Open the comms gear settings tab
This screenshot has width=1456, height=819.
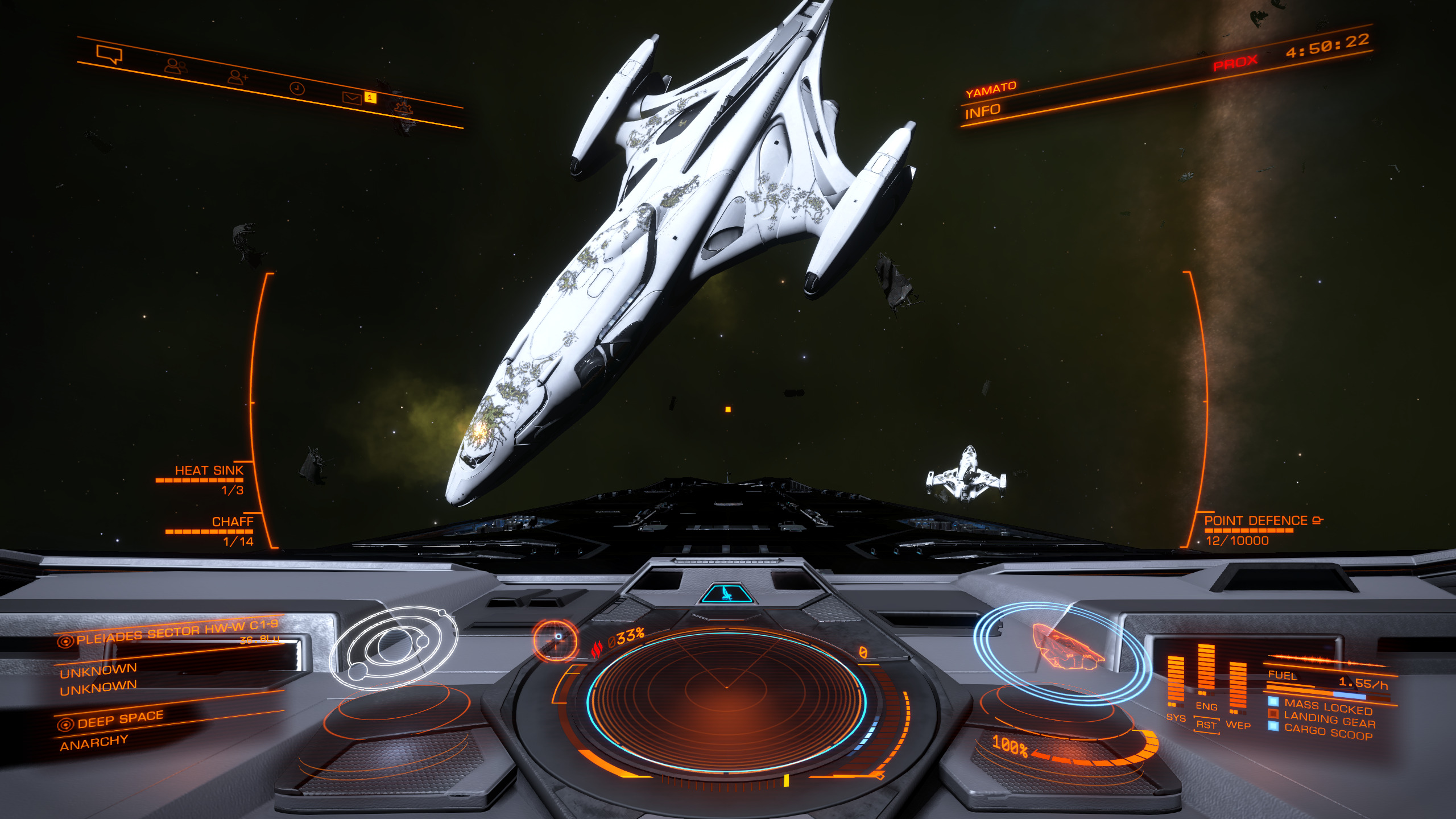tap(403, 107)
